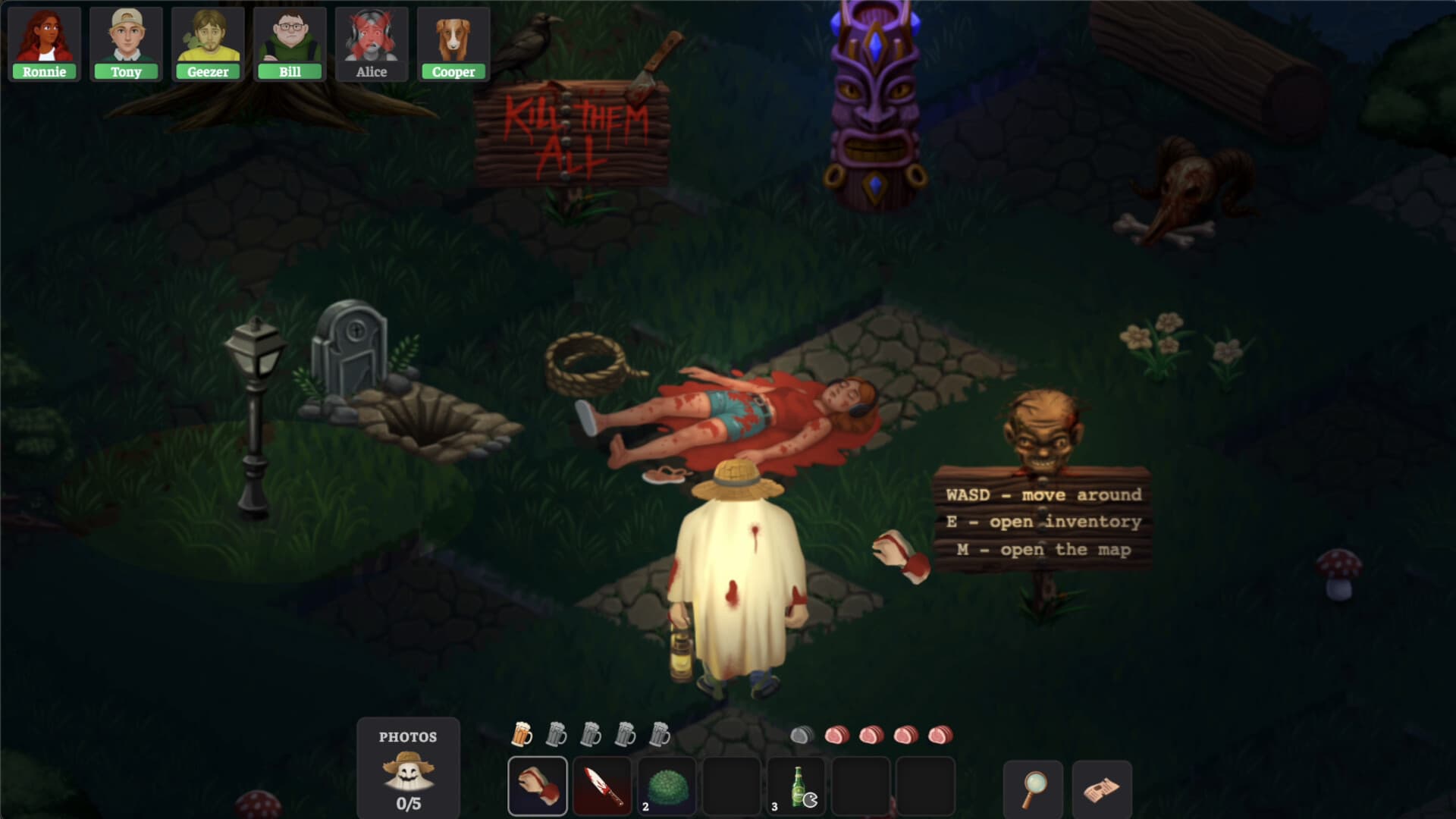The image size is (1456, 819).
Task: Open the magnifying glass inspection tool
Action: [1033, 791]
